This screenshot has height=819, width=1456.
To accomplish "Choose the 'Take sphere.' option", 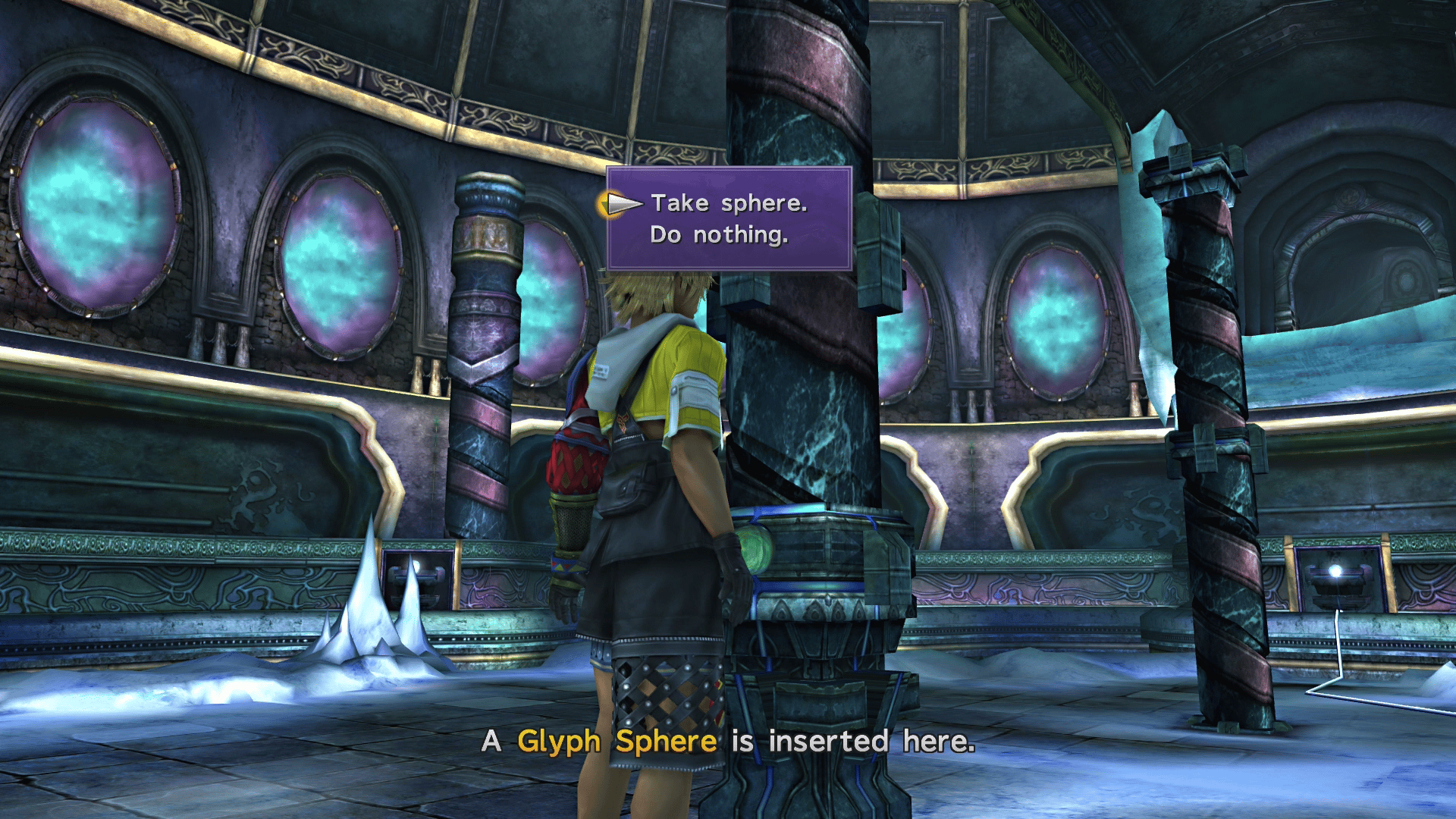I will coord(730,202).
